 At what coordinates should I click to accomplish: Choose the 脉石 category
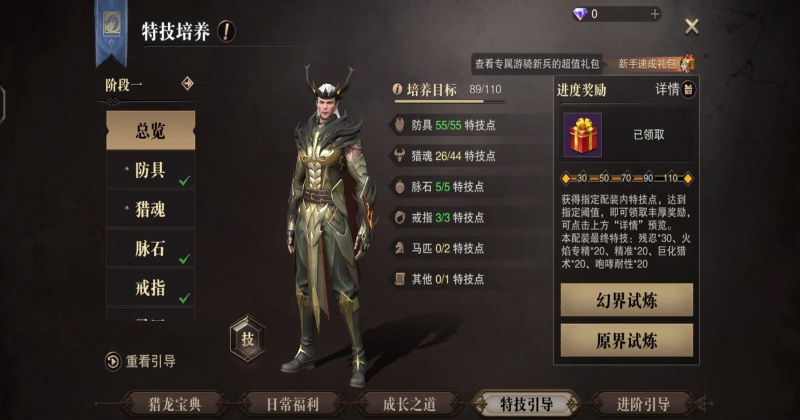pyautogui.click(x=150, y=248)
